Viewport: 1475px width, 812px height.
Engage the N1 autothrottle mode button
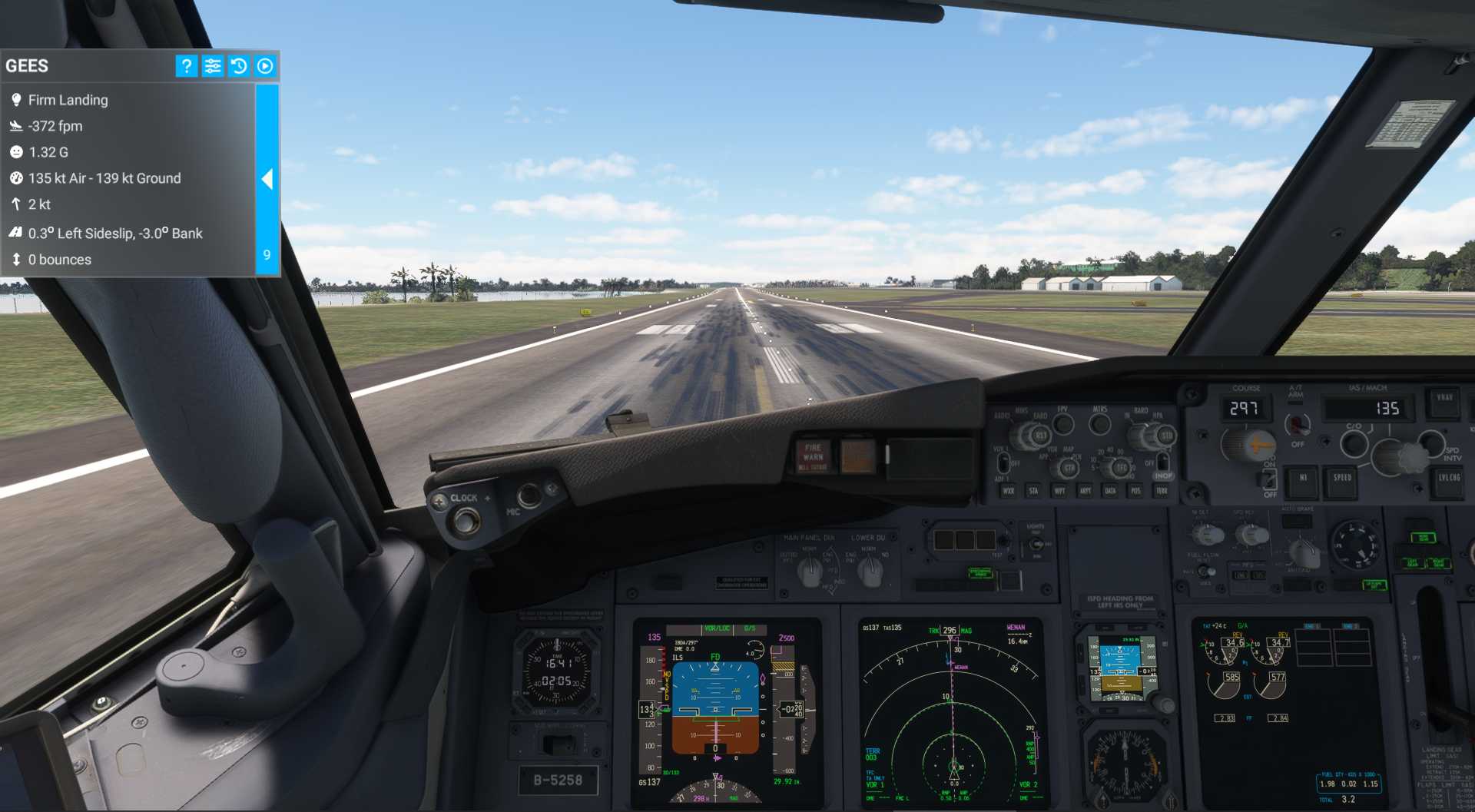click(x=1303, y=479)
